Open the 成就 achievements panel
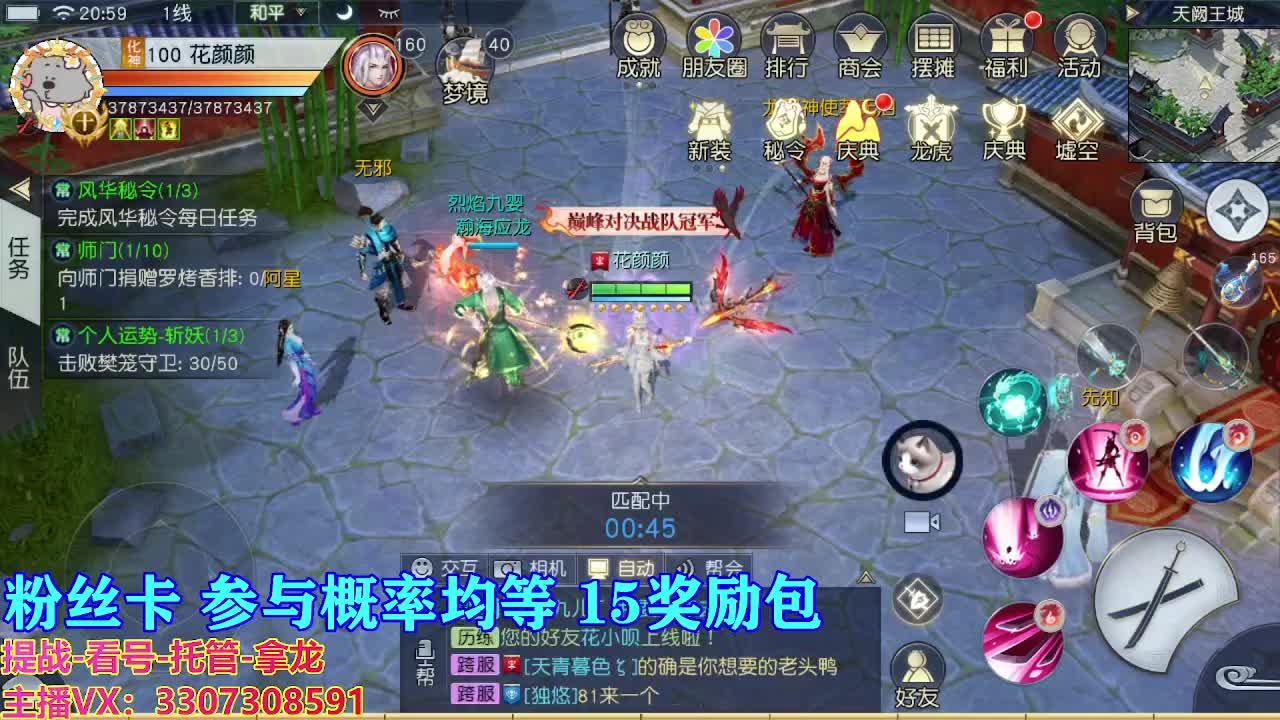The height and width of the screenshot is (720, 1280). click(x=637, y=47)
